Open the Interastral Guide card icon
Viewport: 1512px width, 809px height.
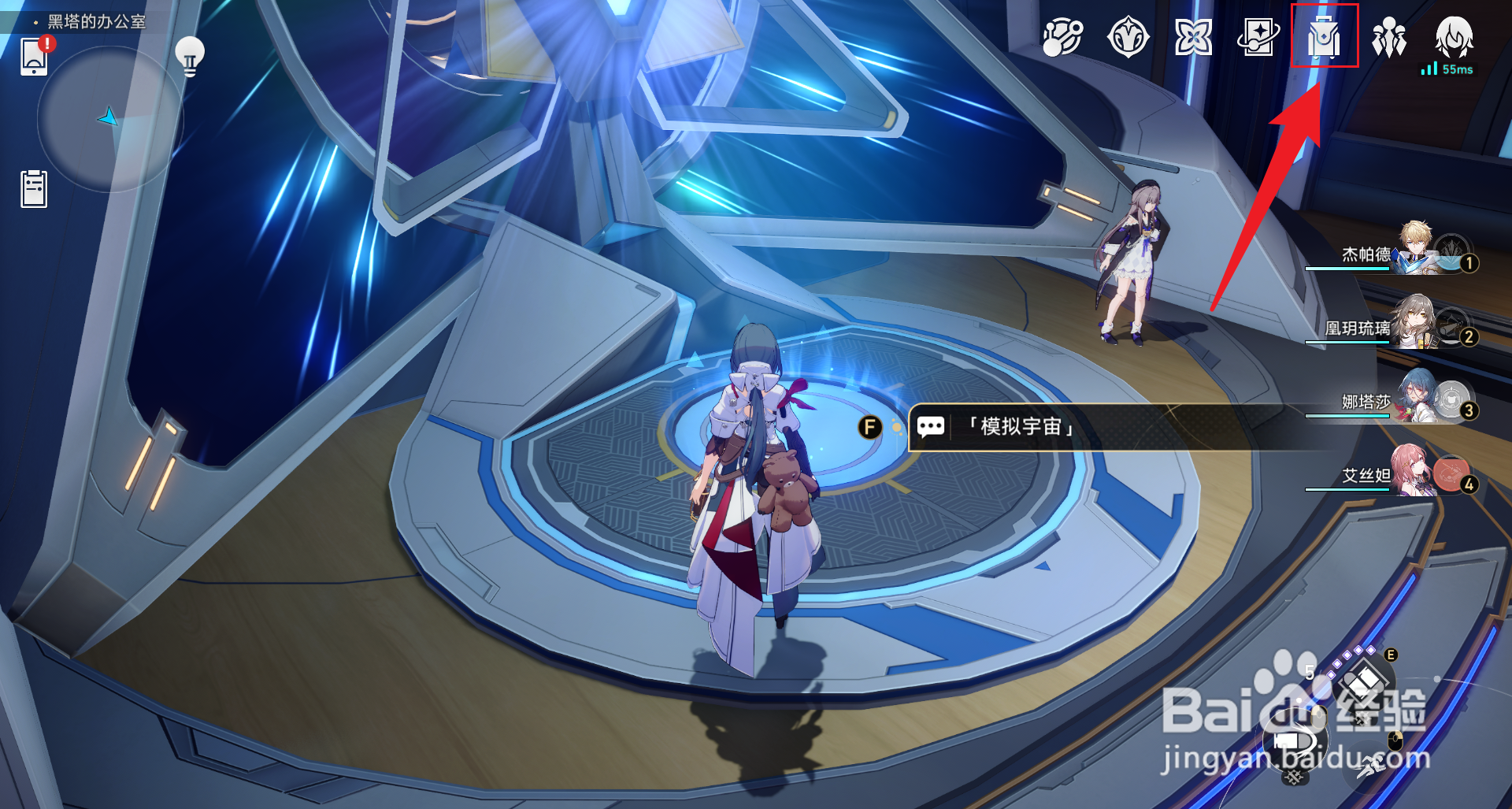point(1258,35)
